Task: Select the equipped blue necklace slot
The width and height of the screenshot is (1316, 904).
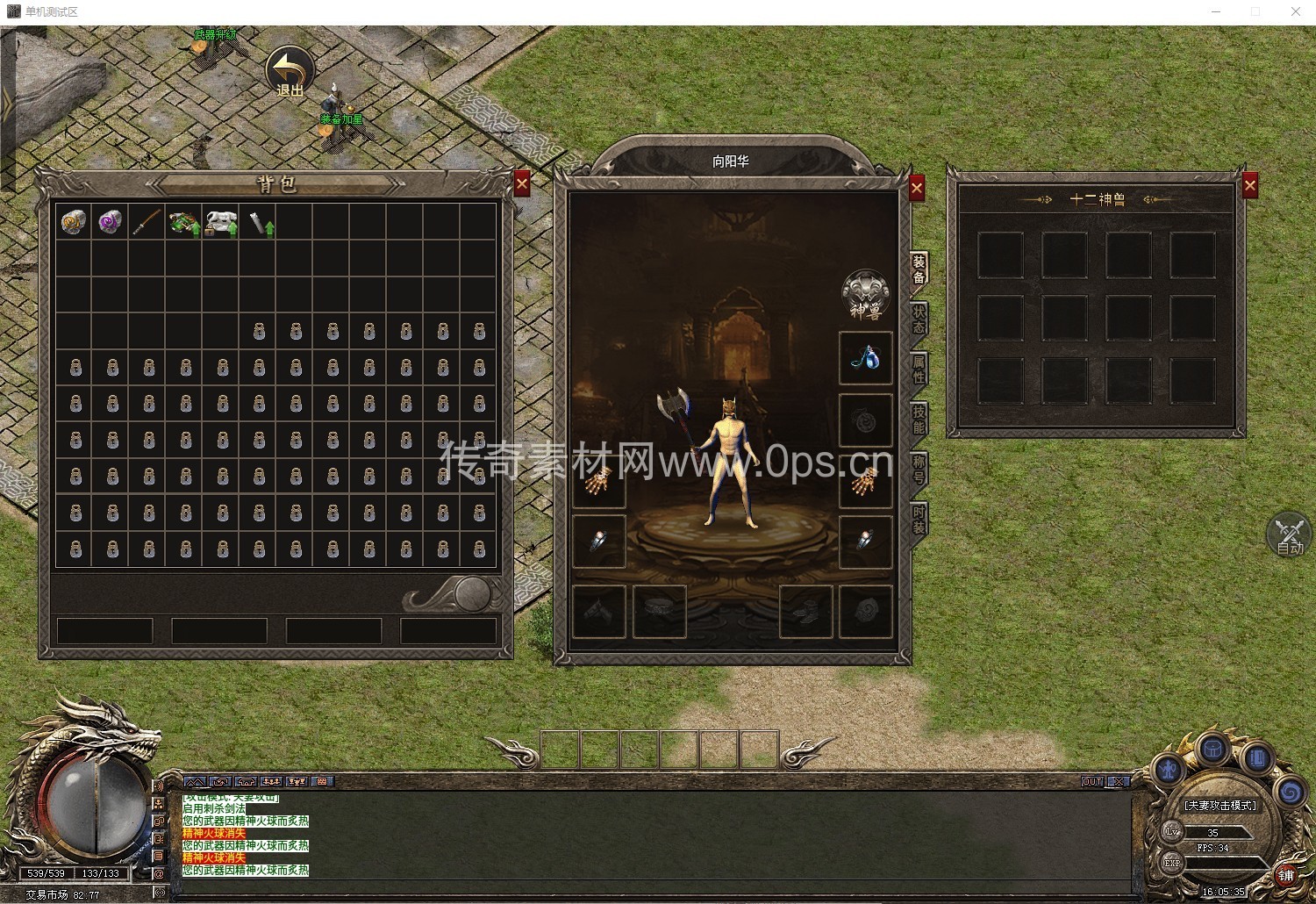Action: 866,358
